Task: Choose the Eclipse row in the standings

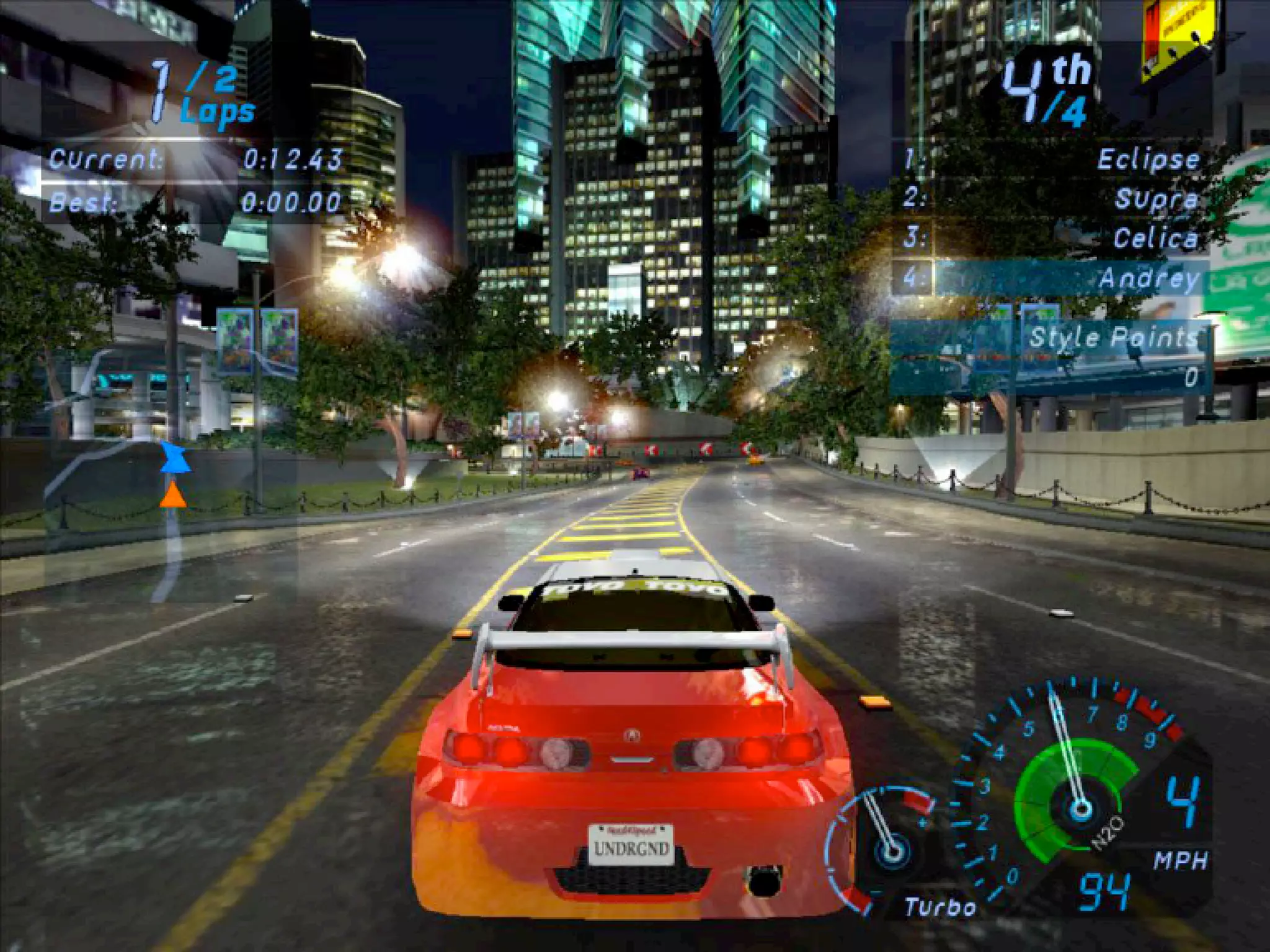Action: pos(1051,160)
